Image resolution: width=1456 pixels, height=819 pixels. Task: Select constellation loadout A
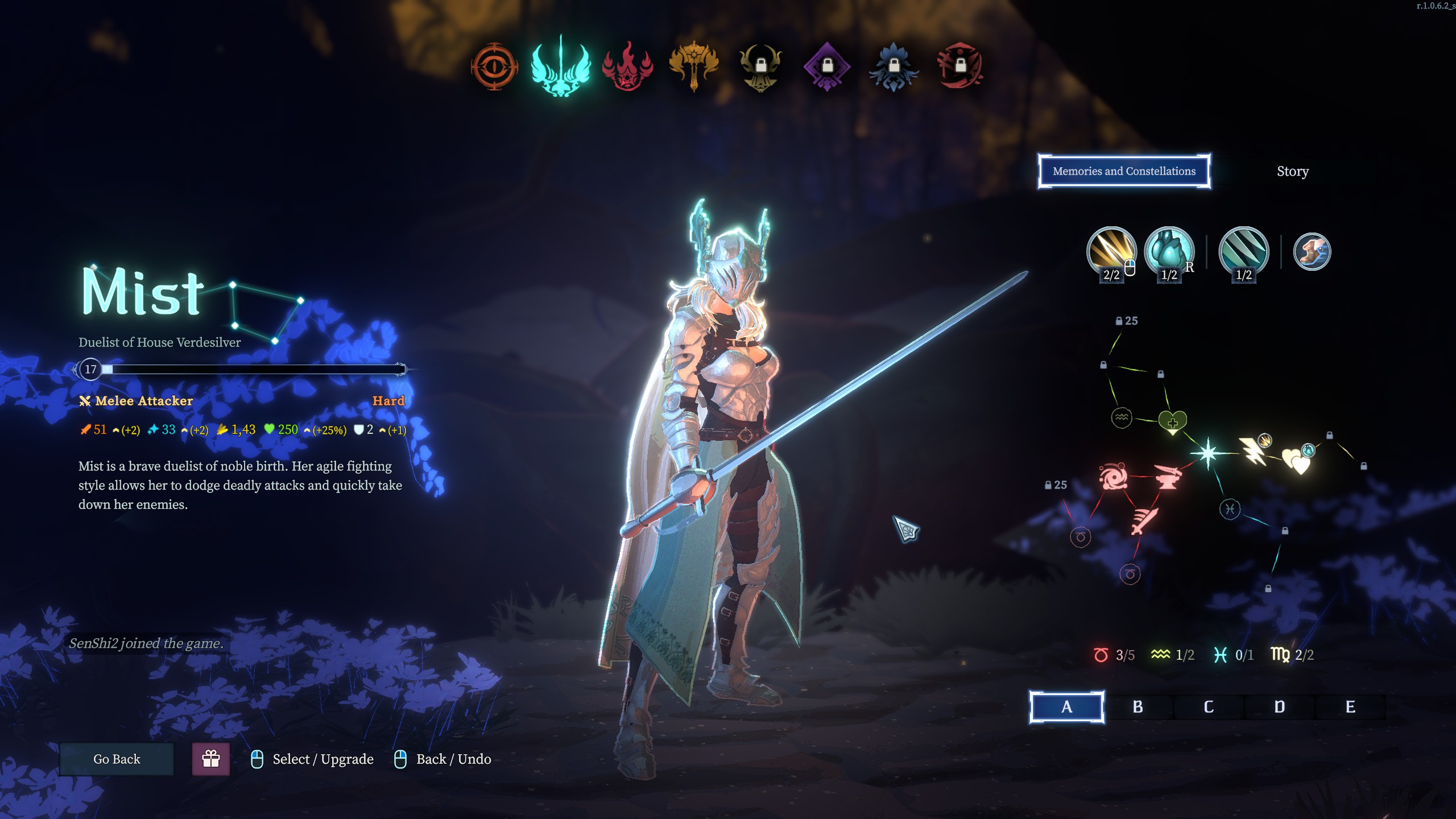(1066, 707)
